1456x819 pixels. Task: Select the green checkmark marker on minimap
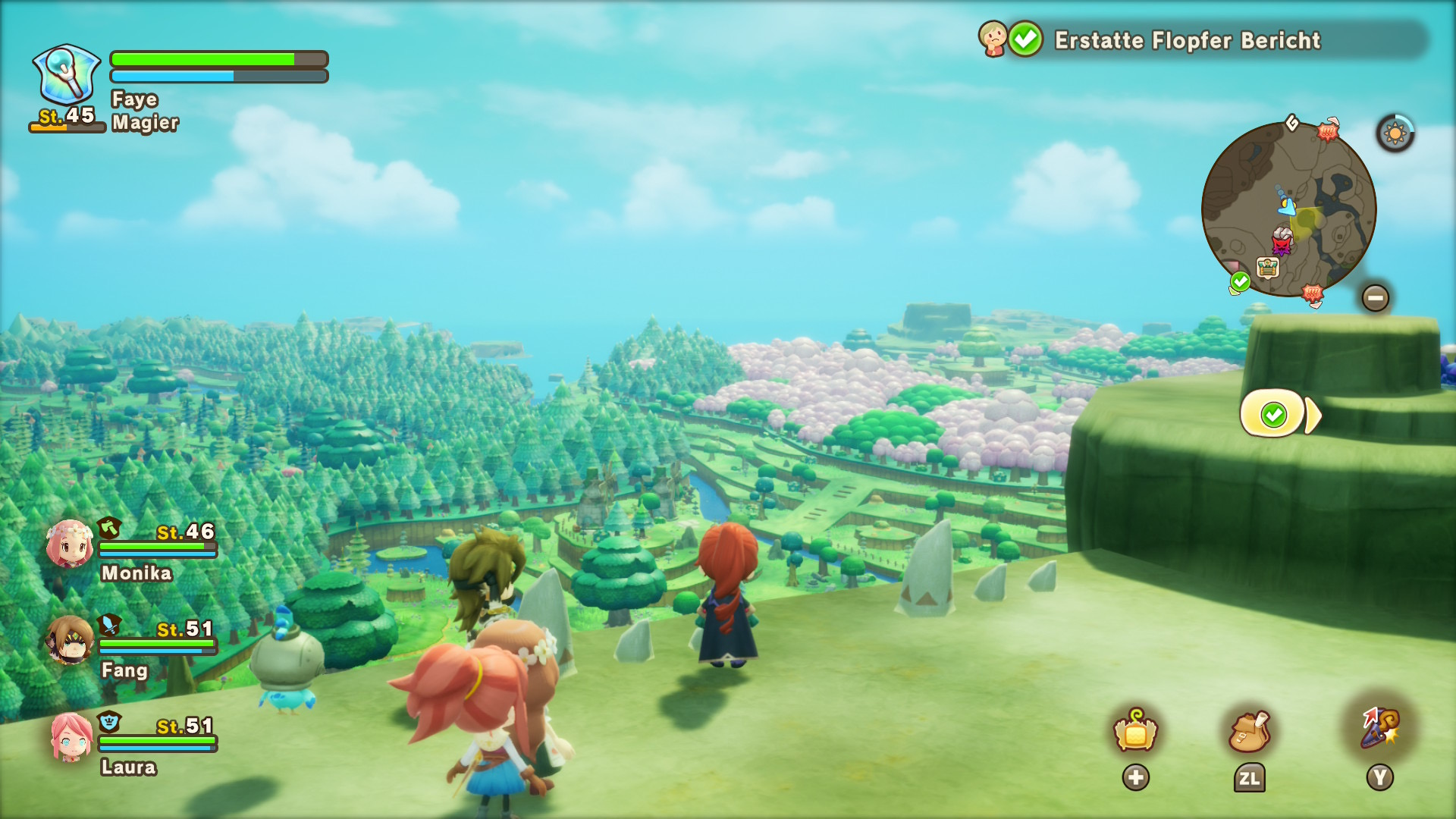click(x=1240, y=282)
